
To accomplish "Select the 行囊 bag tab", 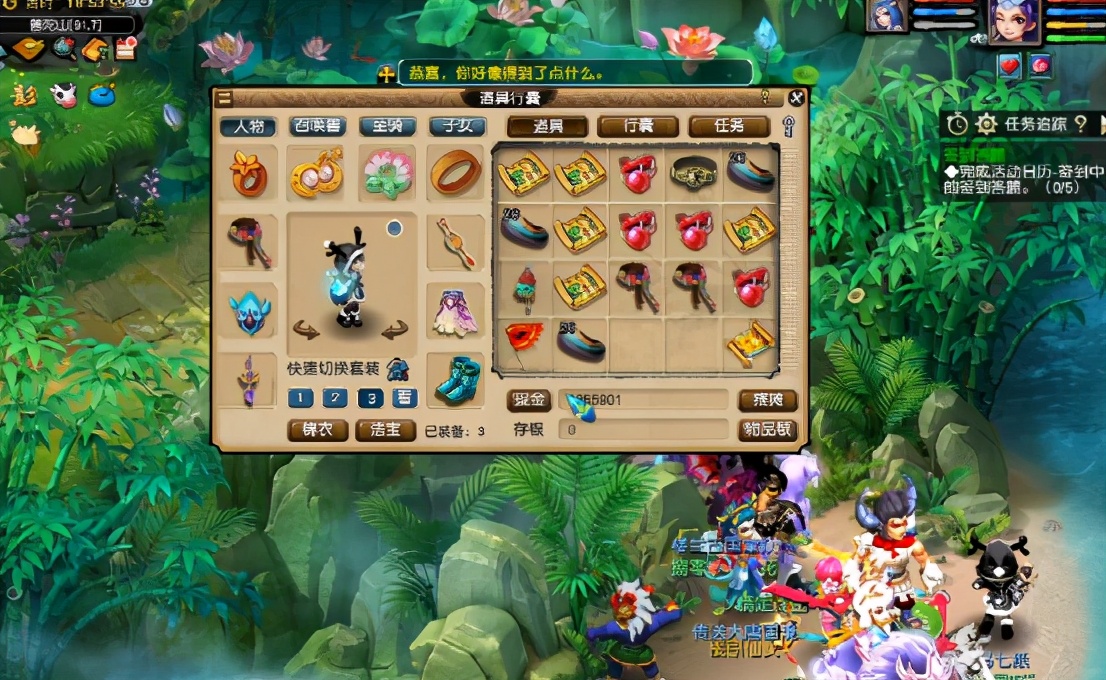I will 638,127.
